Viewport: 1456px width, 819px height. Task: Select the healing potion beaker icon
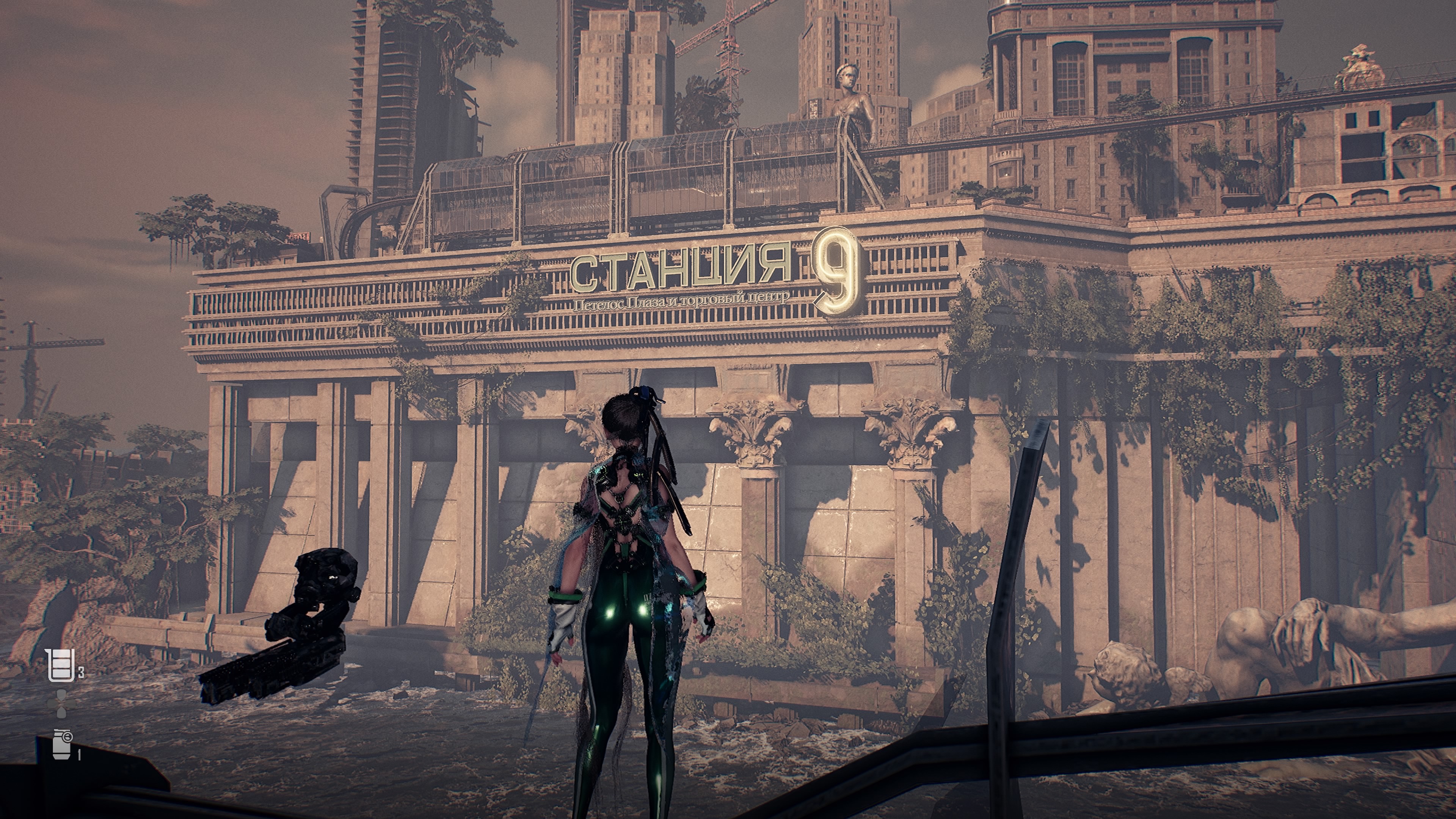tap(61, 665)
